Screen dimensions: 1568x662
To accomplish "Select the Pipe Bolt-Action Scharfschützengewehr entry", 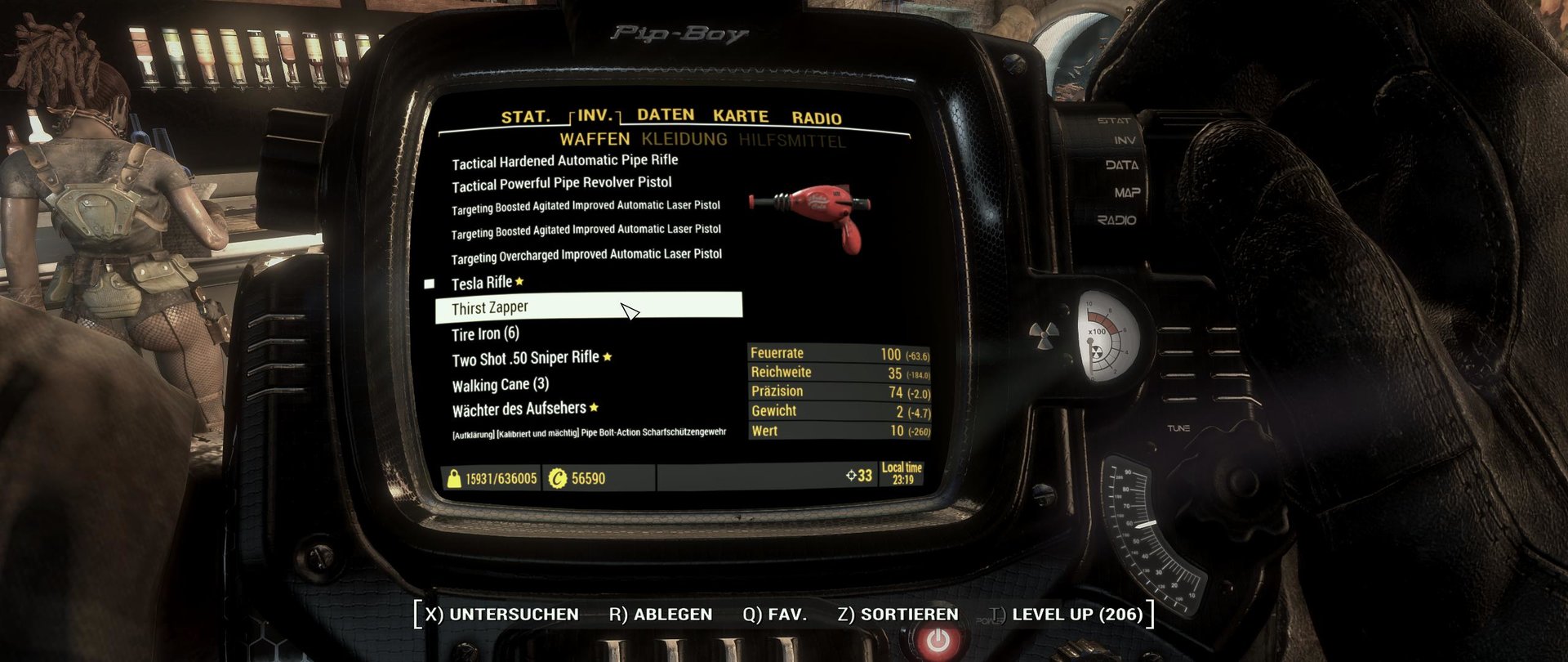I will tap(588, 432).
